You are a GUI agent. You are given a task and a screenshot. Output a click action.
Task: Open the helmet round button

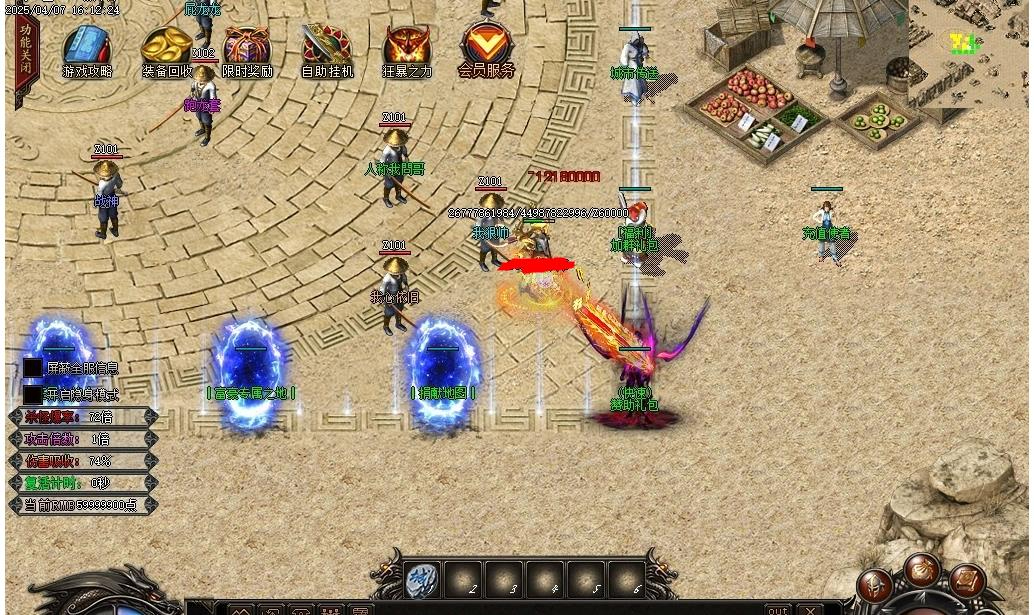click(876, 586)
